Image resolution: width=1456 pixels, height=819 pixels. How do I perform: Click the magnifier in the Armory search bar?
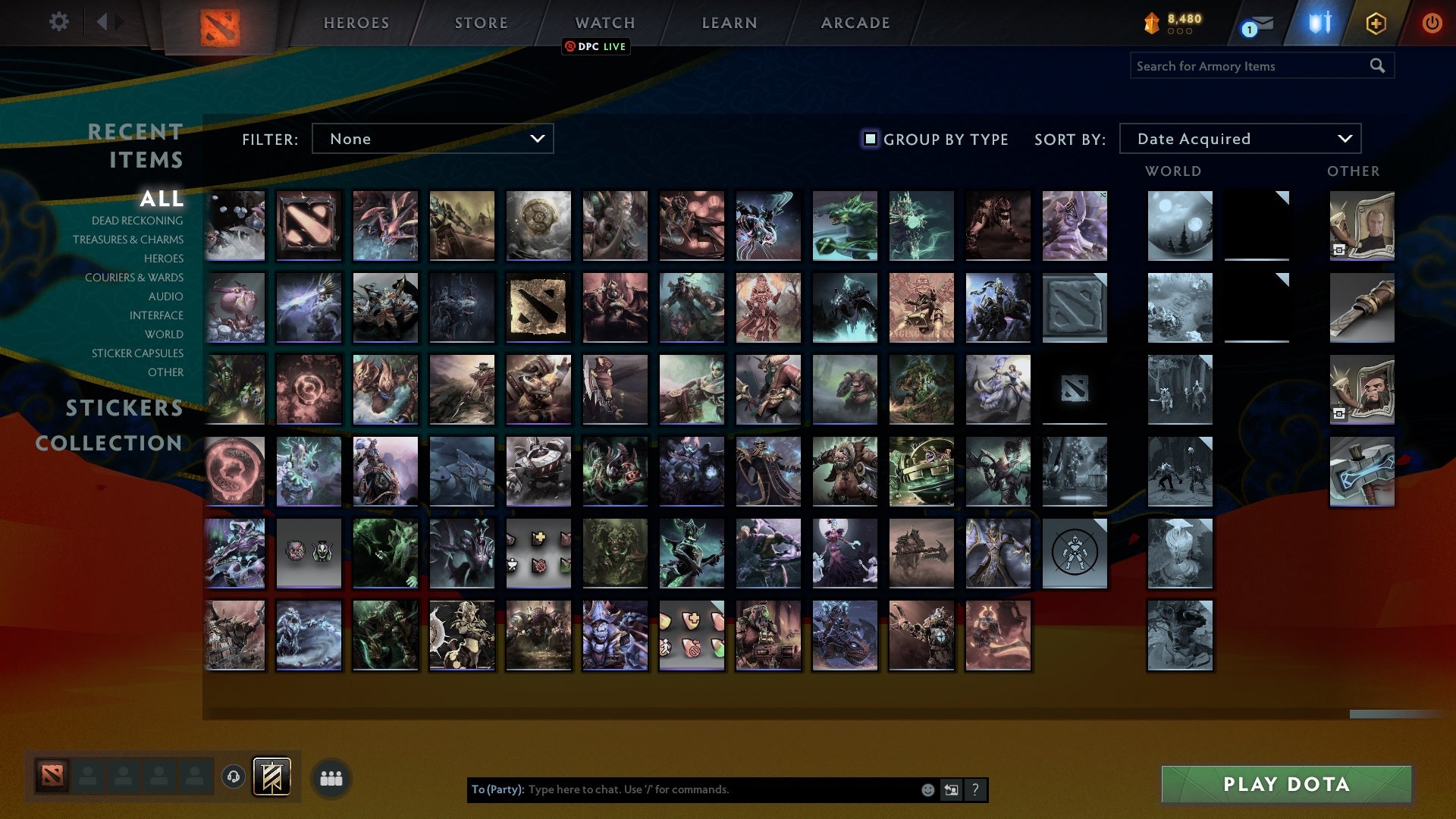pyautogui.click(x=1377, y=66)
